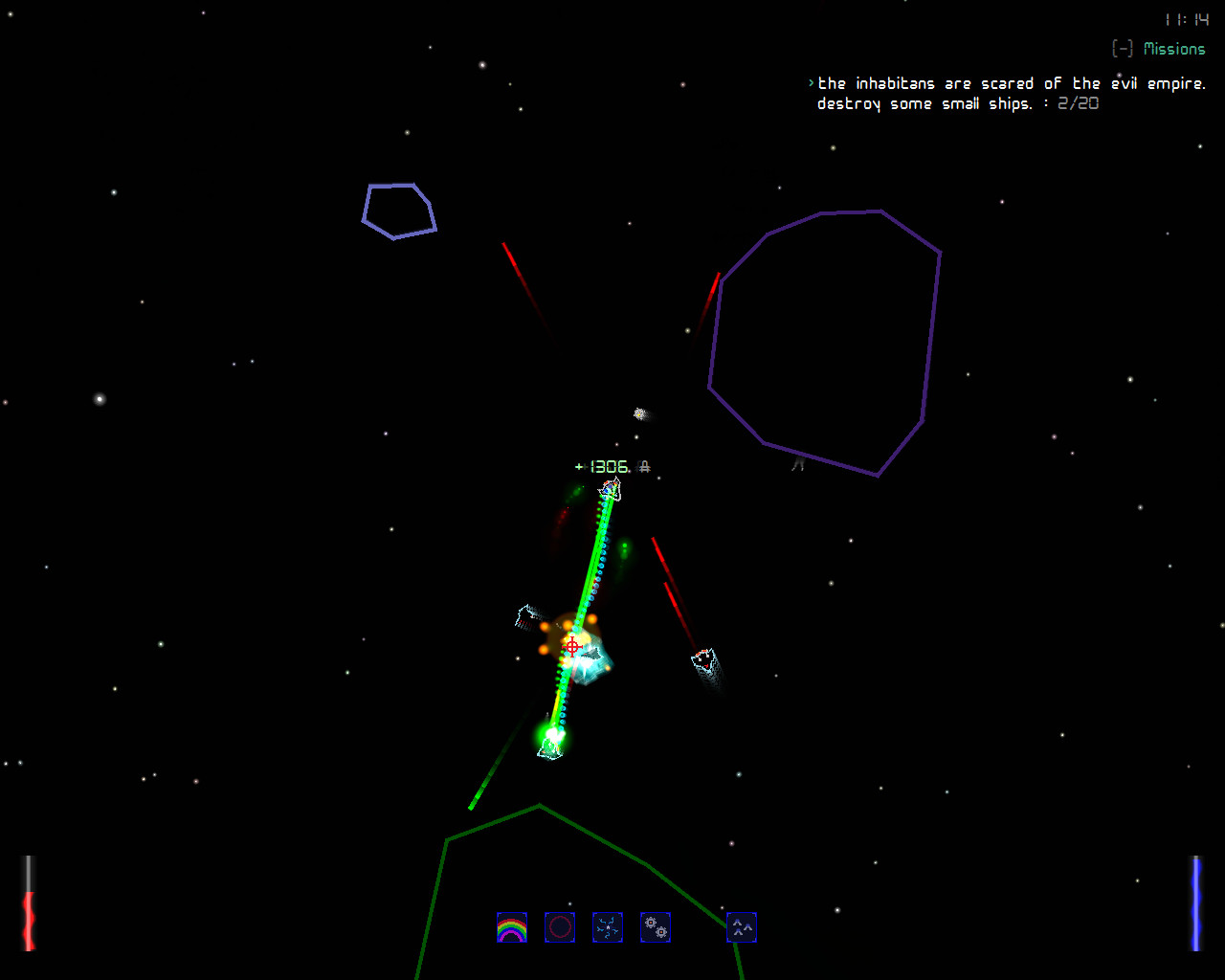Select the drone squadron icon at bottom right
This screenshot has height=980, width=1225.
click(741, 926)
